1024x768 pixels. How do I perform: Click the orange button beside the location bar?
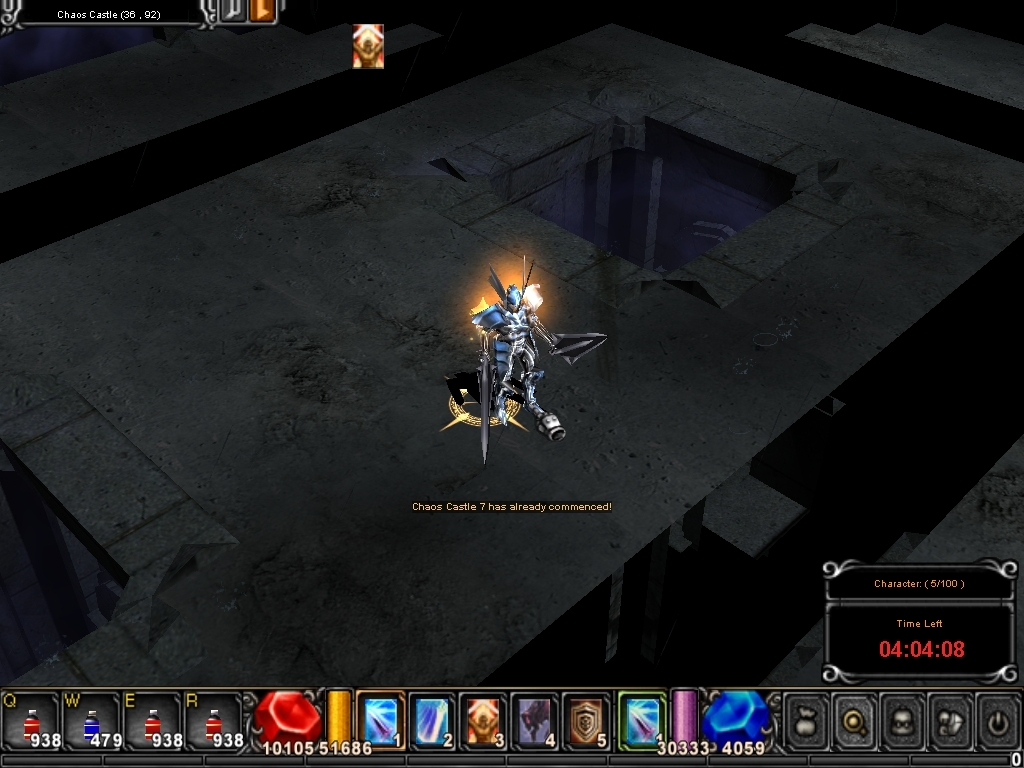click(262, 12)
